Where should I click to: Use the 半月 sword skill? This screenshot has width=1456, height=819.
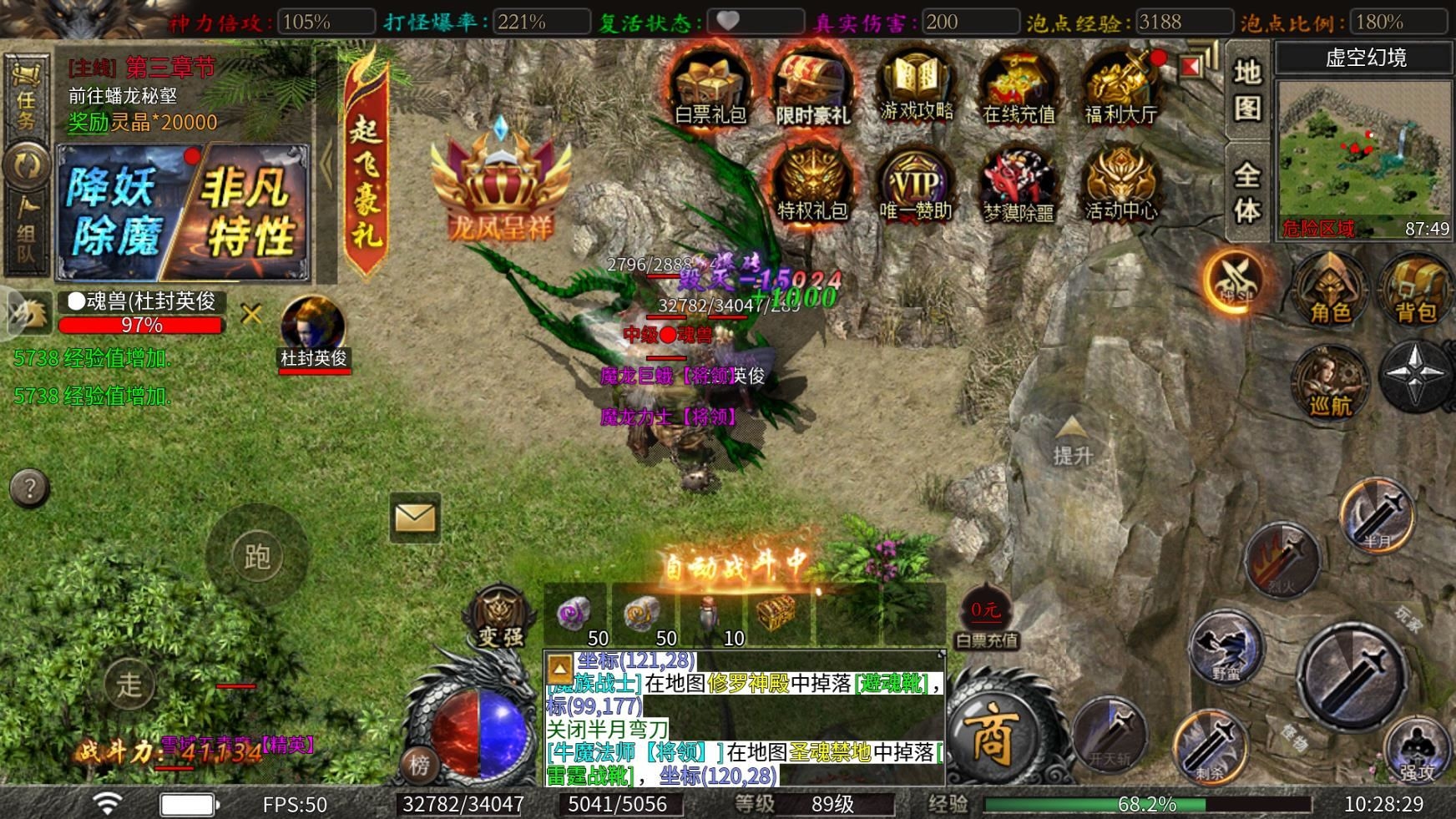click(1377, 514)
